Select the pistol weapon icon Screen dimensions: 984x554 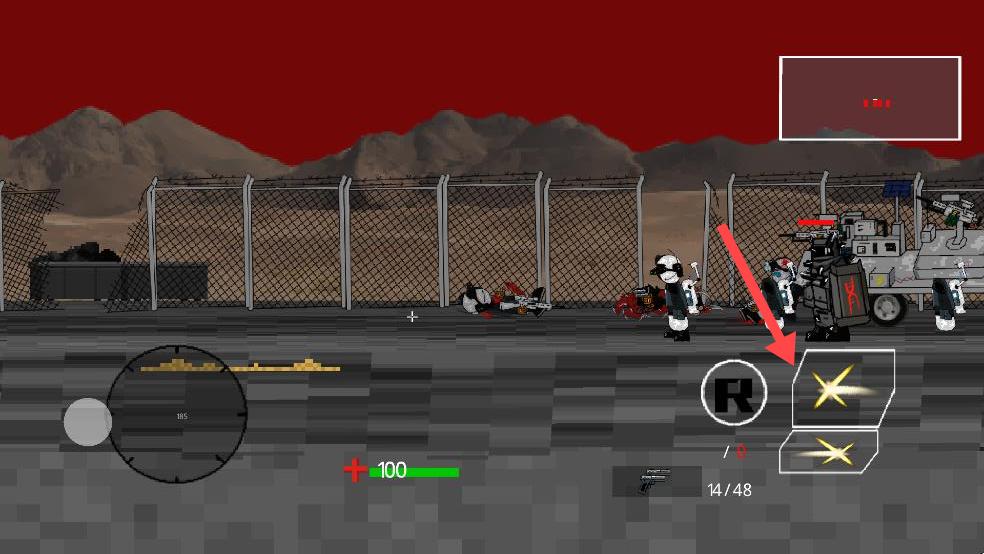tap(656, 480)
